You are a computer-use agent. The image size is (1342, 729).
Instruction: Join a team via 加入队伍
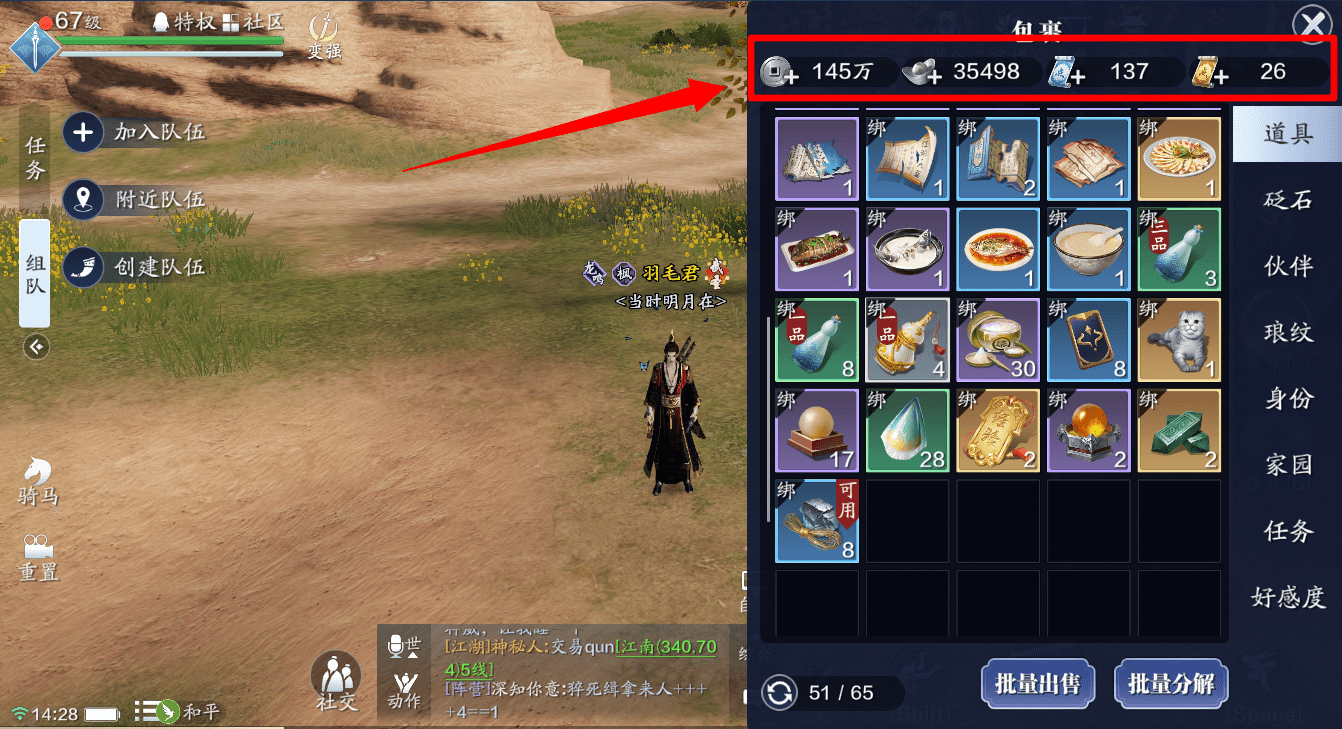(137, 132)
